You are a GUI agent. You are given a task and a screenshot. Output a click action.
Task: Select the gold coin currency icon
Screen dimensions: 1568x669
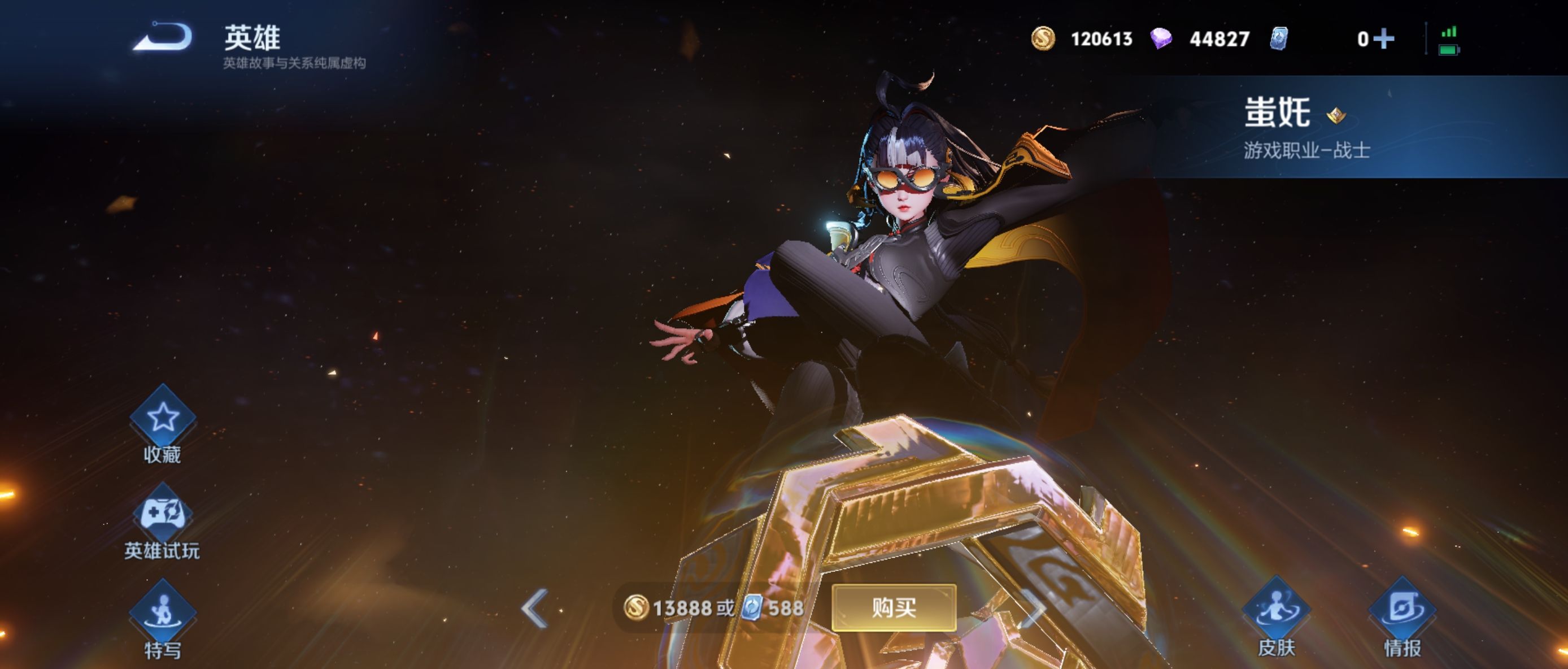(1043, 38)
